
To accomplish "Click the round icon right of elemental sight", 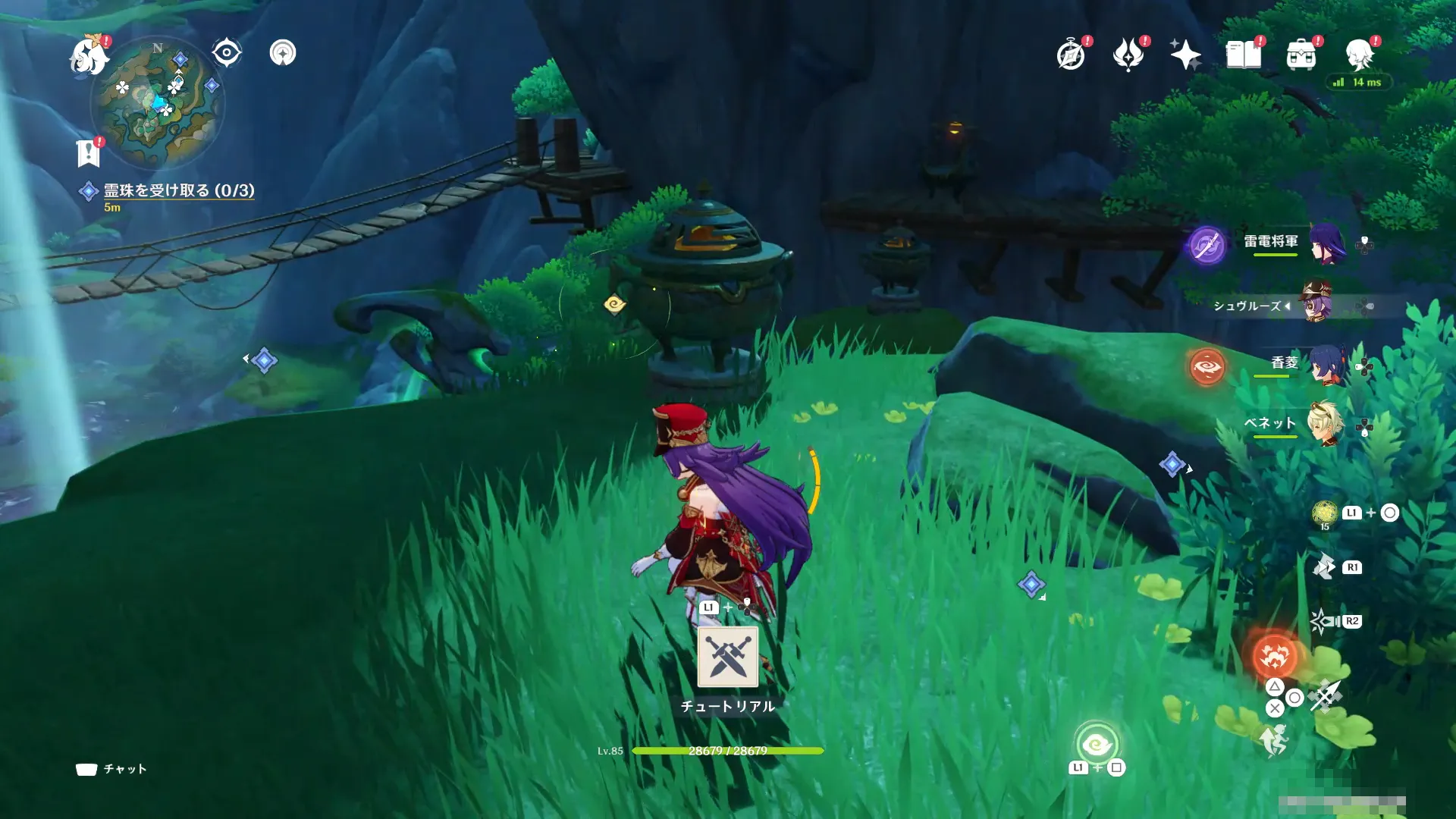I will click(283, 53).
